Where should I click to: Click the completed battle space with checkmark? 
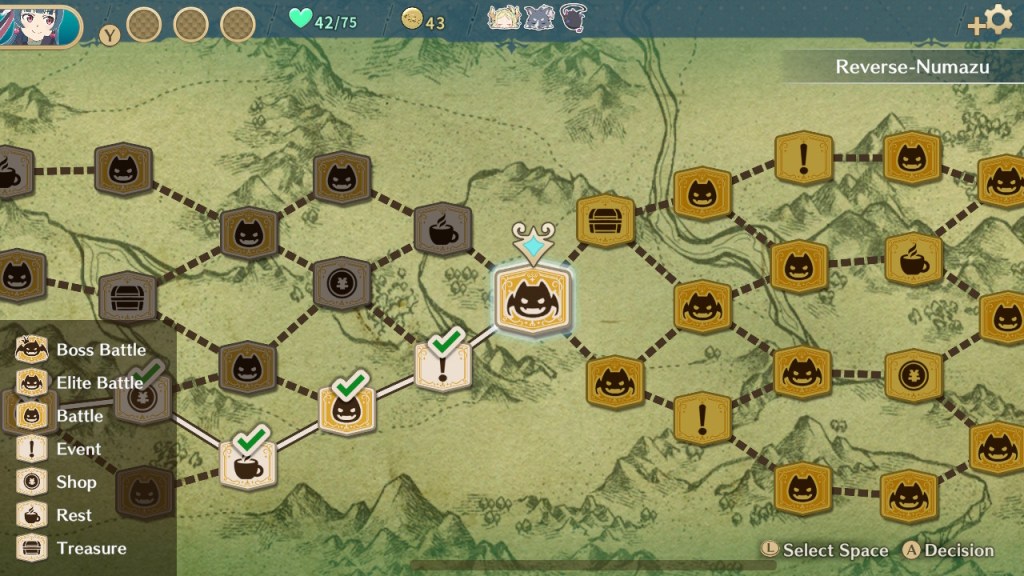(x=347, y=410)
